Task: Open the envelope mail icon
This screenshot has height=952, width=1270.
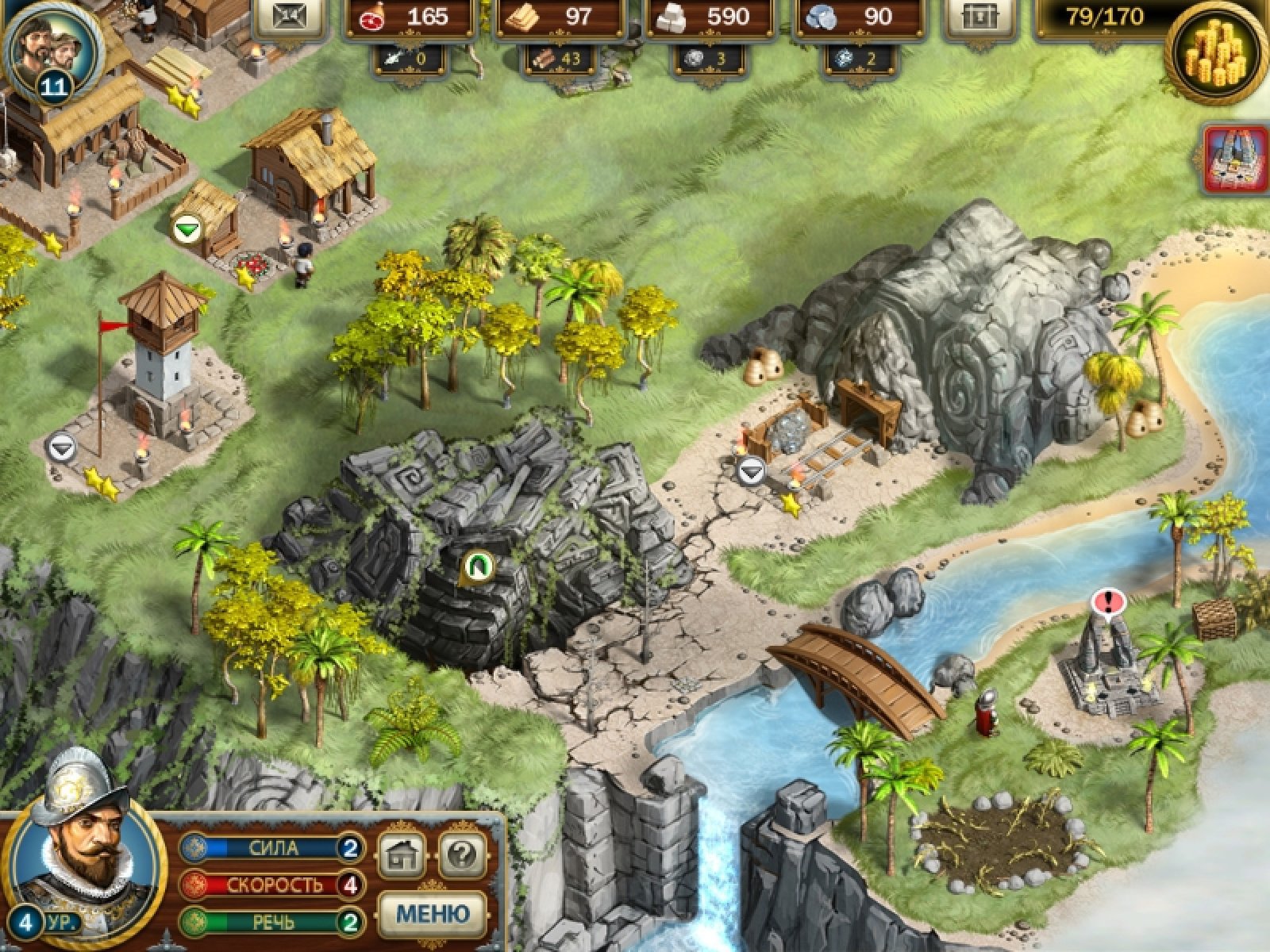Action: tap(289, 17)
